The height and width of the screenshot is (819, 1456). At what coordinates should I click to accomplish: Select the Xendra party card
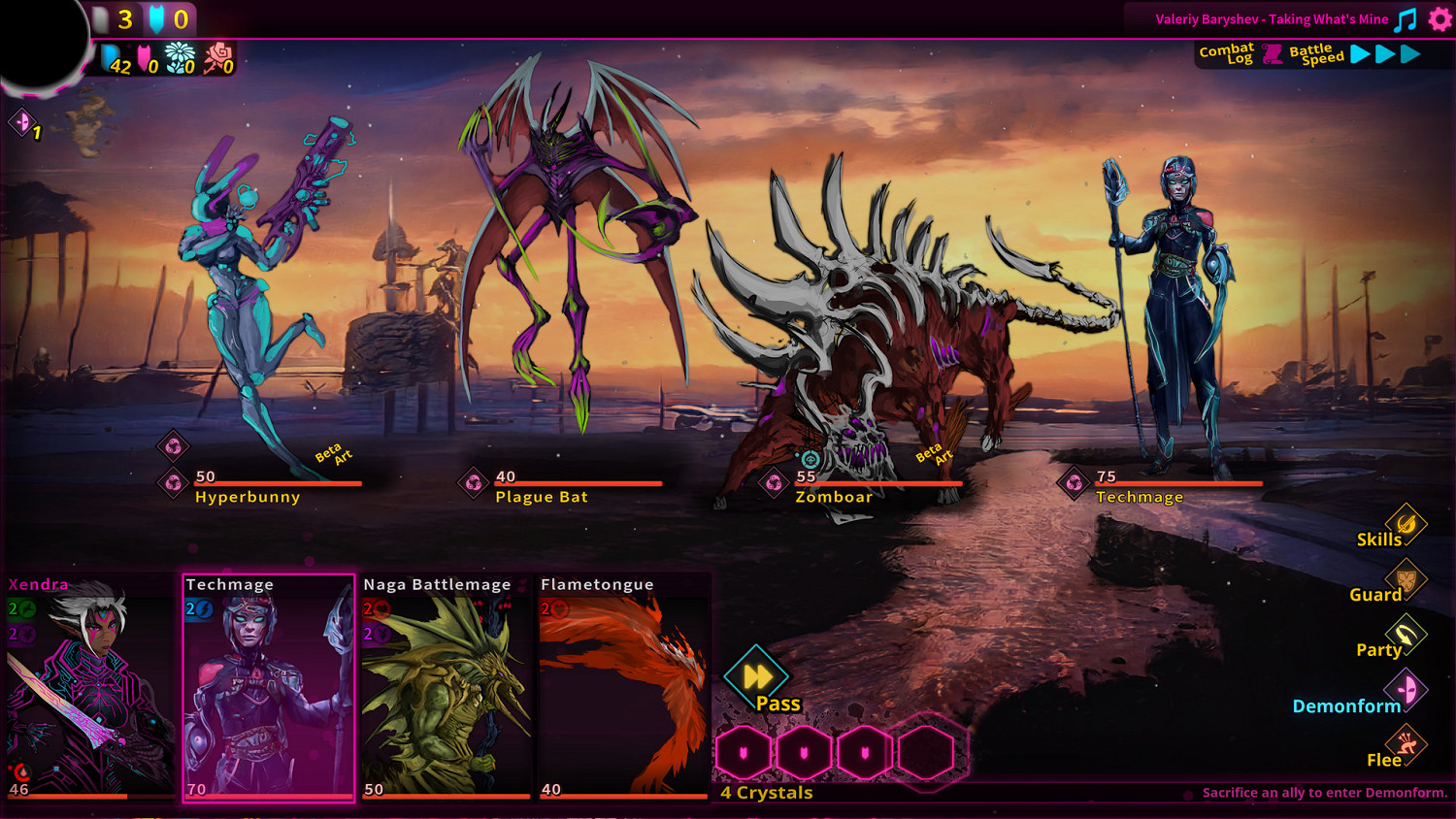tap(90, 687)
